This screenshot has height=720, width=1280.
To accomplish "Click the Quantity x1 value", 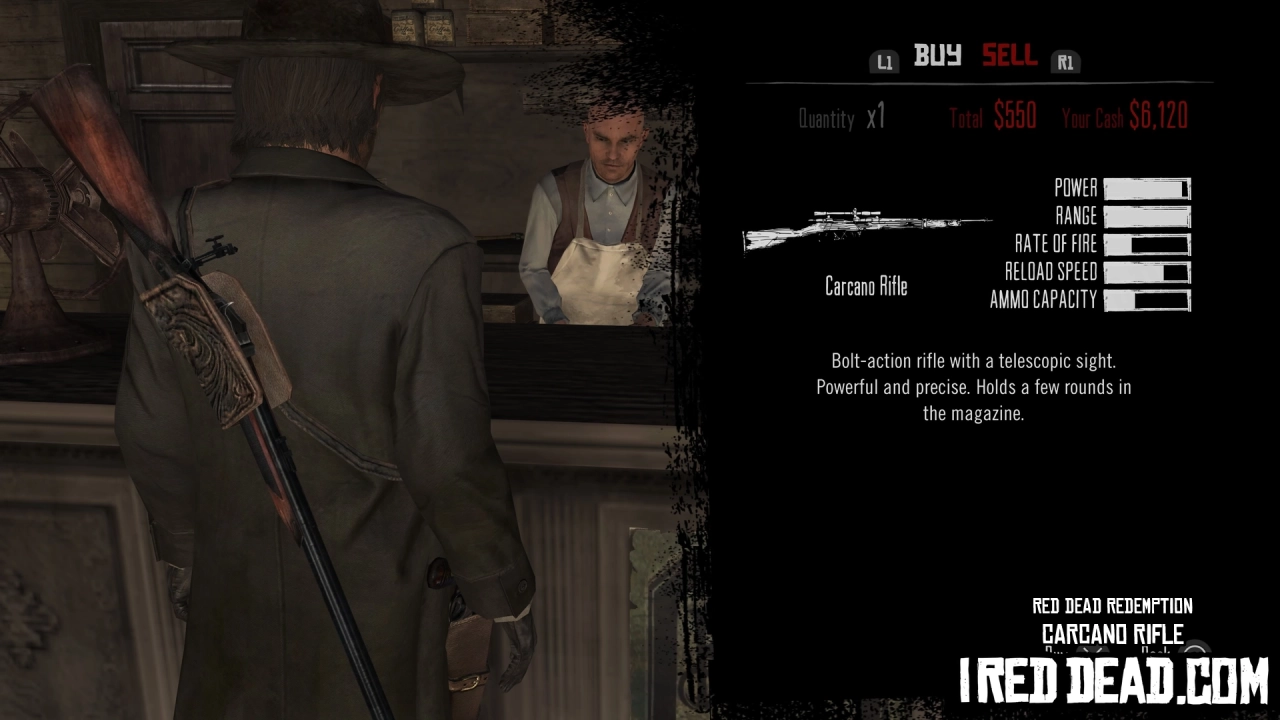I will coord(874,119).
